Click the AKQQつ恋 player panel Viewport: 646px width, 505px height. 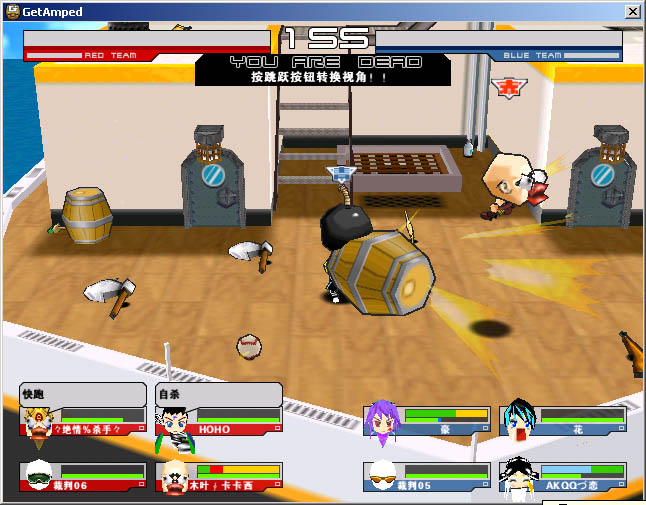coord(563,477)
